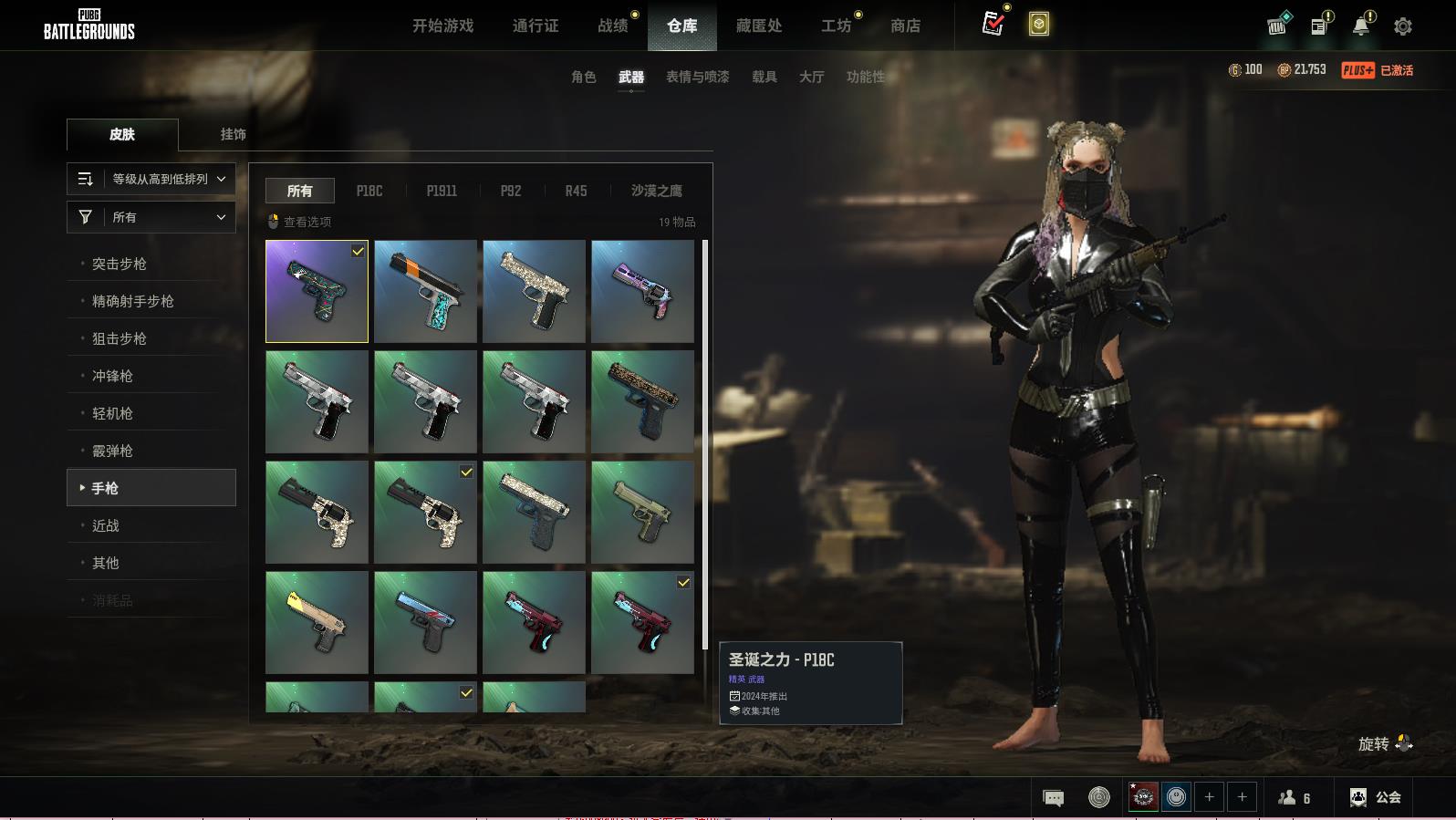Image resolution: width=1456 pixels, height=820 pixels.
Task: Select the gold-topped Desert Eagle skin
Action: 317,622
